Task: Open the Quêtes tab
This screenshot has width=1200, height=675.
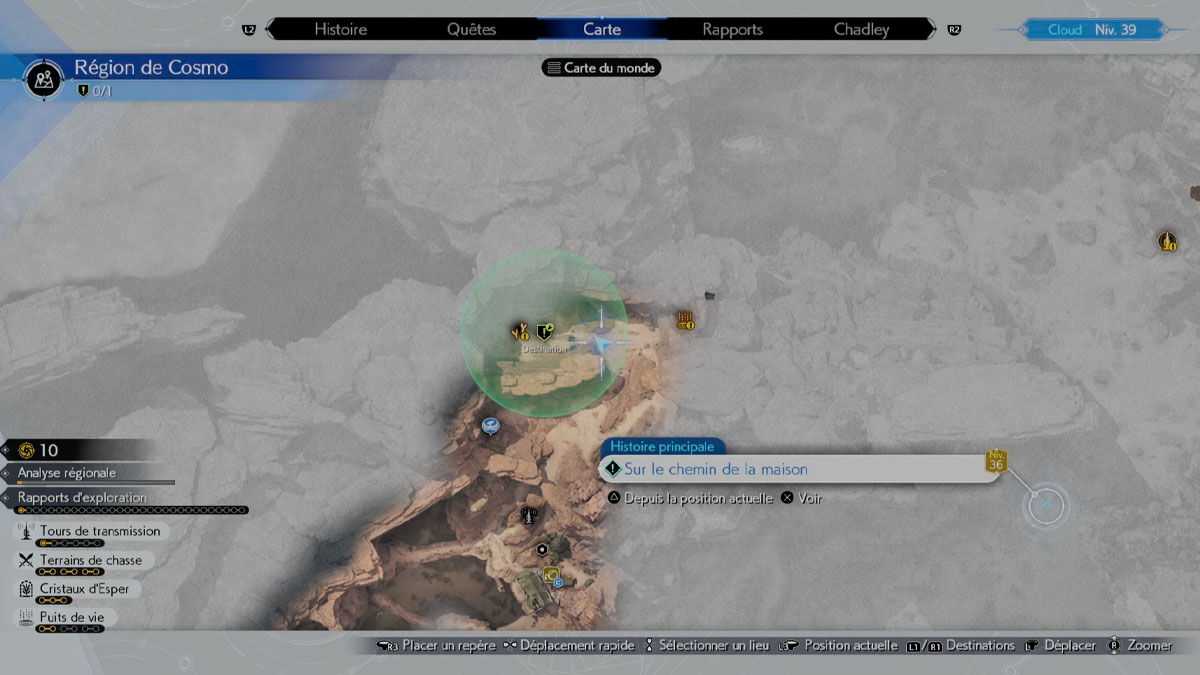Action: (471, 29)
